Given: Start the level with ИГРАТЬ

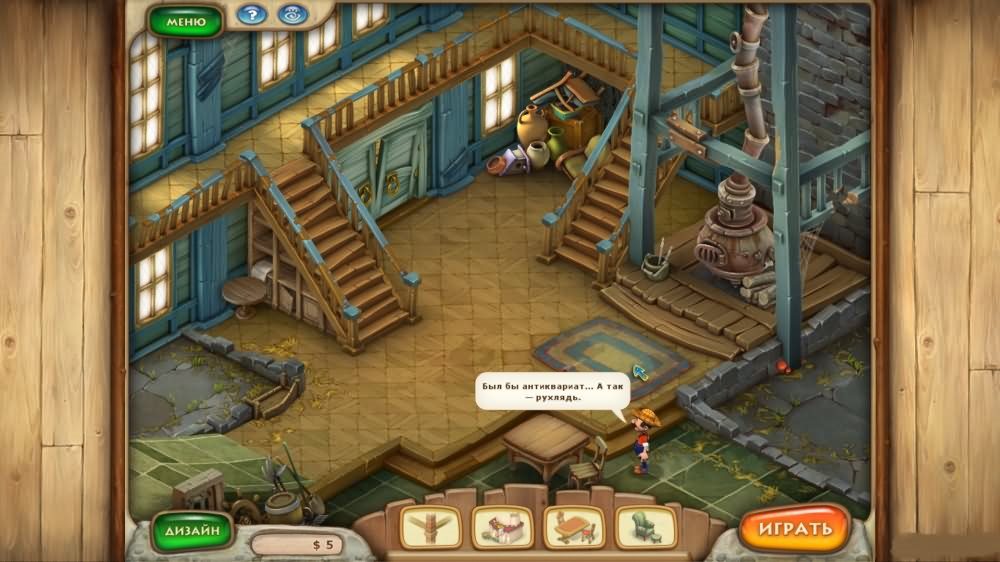Looking at the screenshot, I should (794, 527).
